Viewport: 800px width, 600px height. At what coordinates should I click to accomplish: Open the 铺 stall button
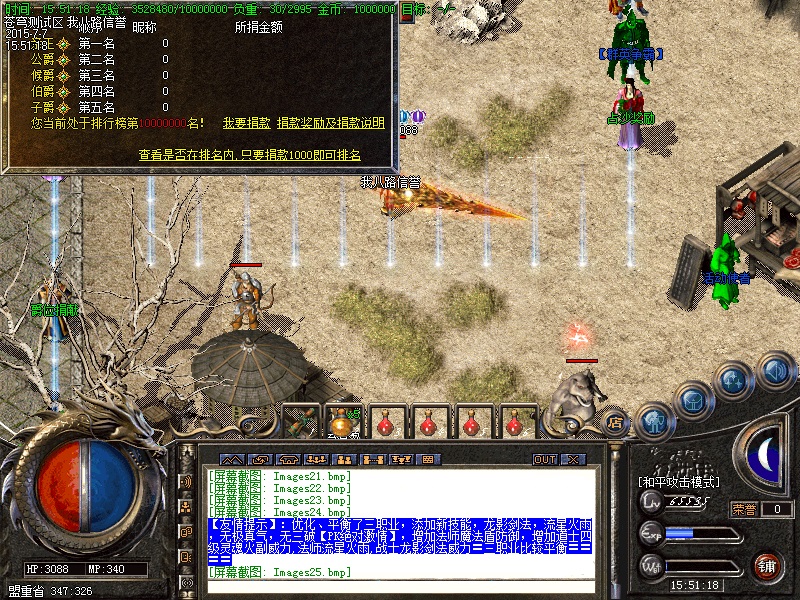(767, 564)
